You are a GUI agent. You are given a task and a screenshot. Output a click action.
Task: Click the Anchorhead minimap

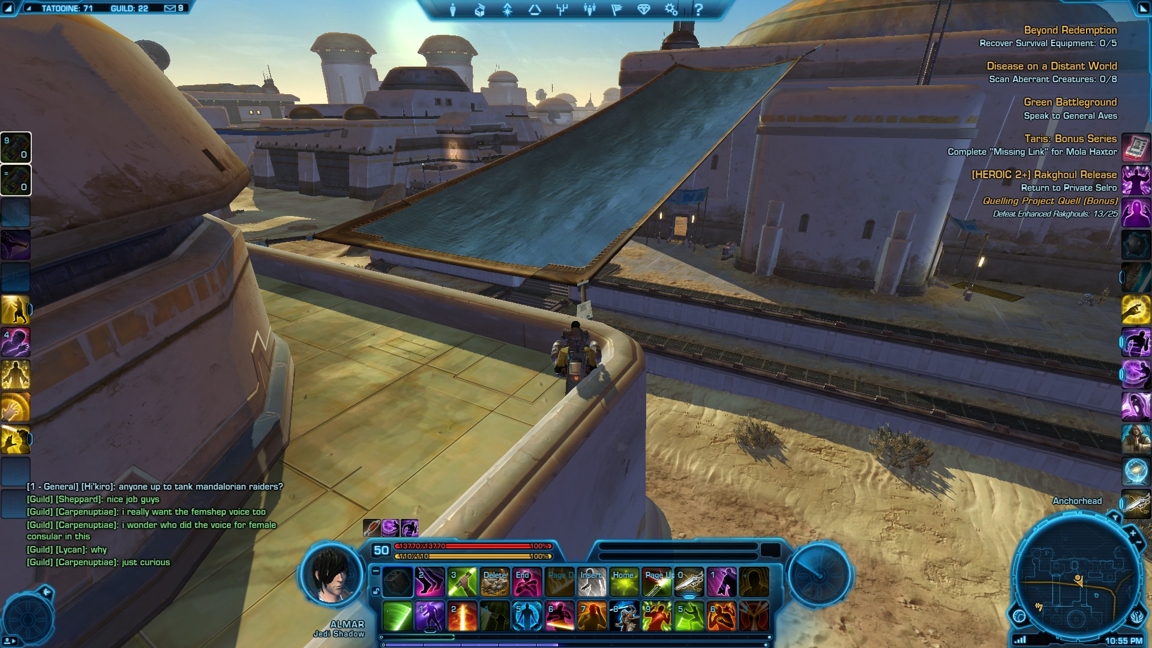coord(1077,577)
